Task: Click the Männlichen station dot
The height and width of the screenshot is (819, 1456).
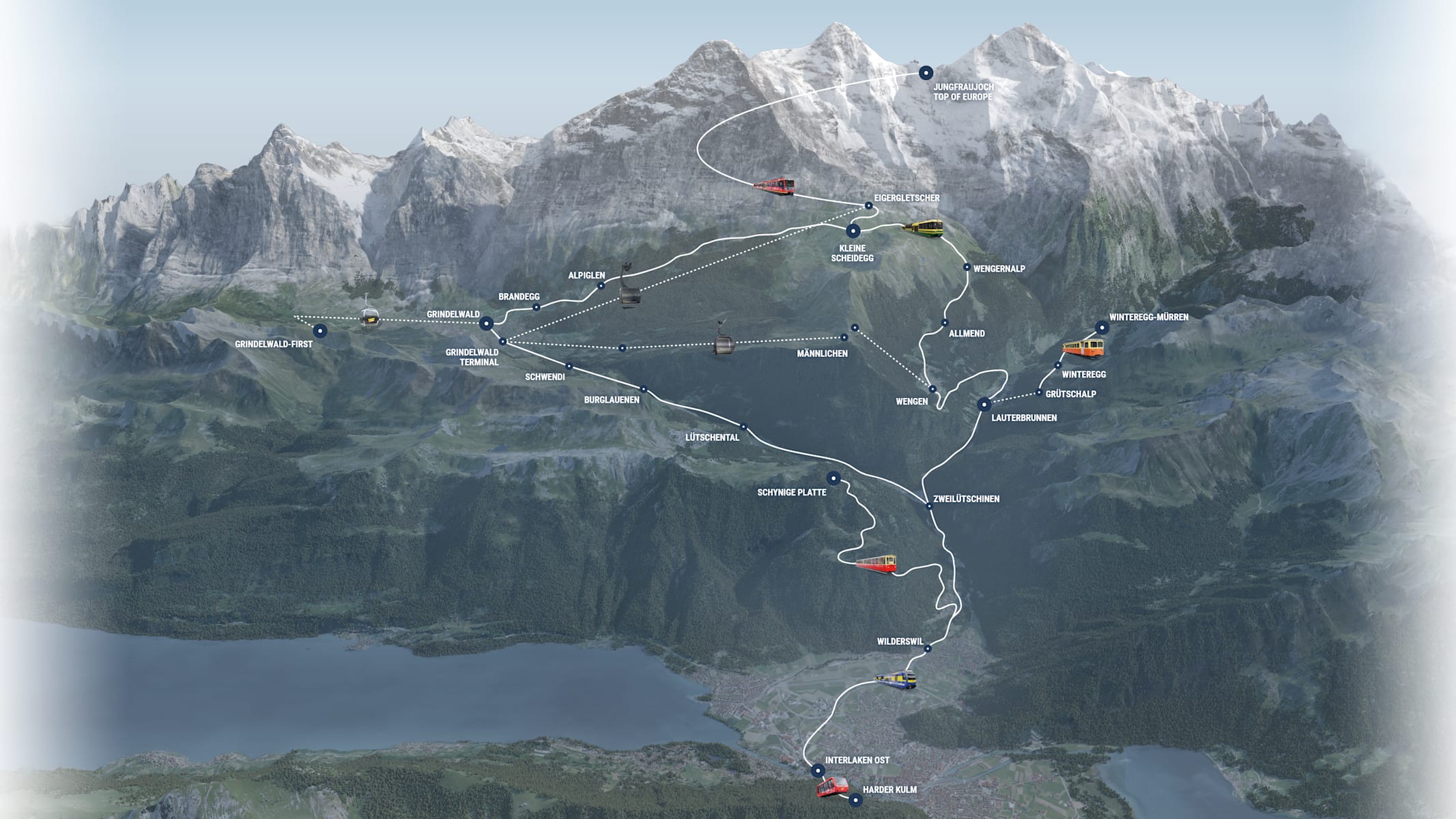Action: tap(844, 337)
